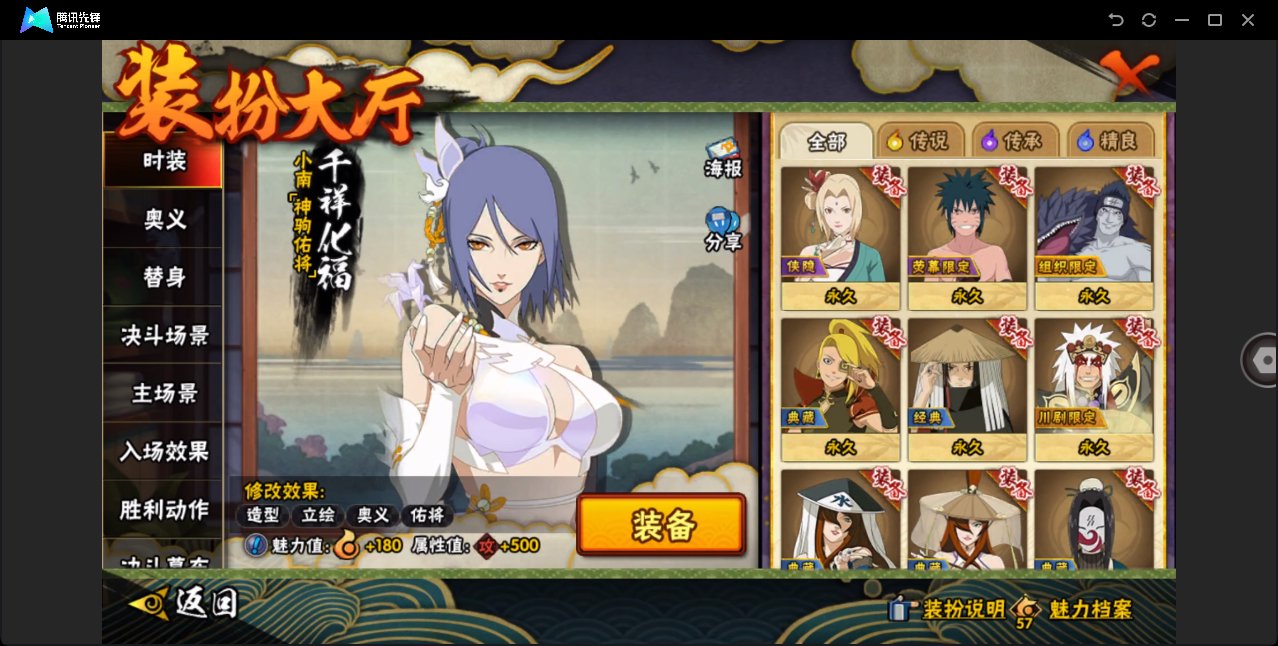
Task: Close the costume hall with orange X
Action: [1130, 72]
